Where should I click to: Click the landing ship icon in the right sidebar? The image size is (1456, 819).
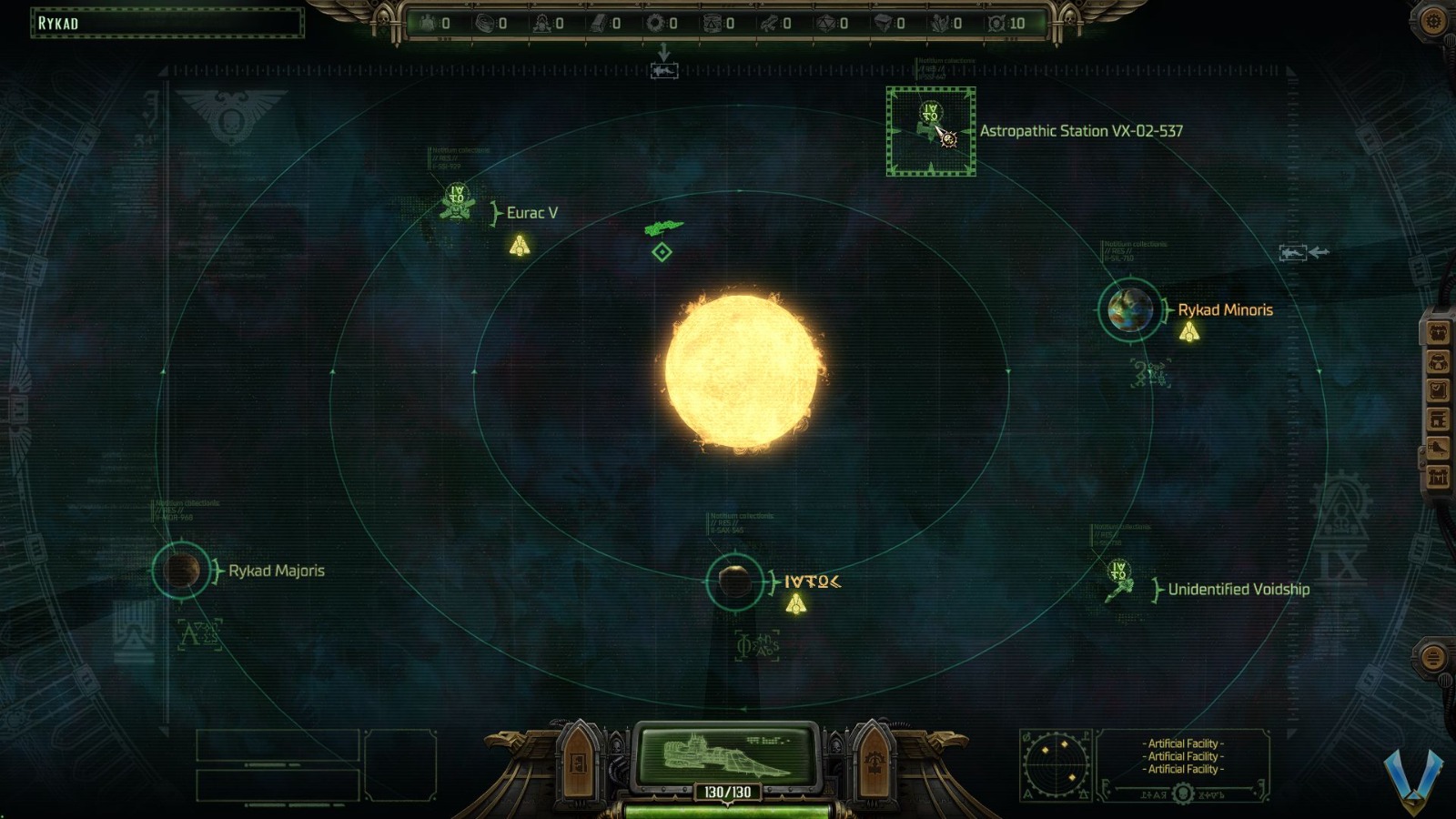tap(1438, 446)
